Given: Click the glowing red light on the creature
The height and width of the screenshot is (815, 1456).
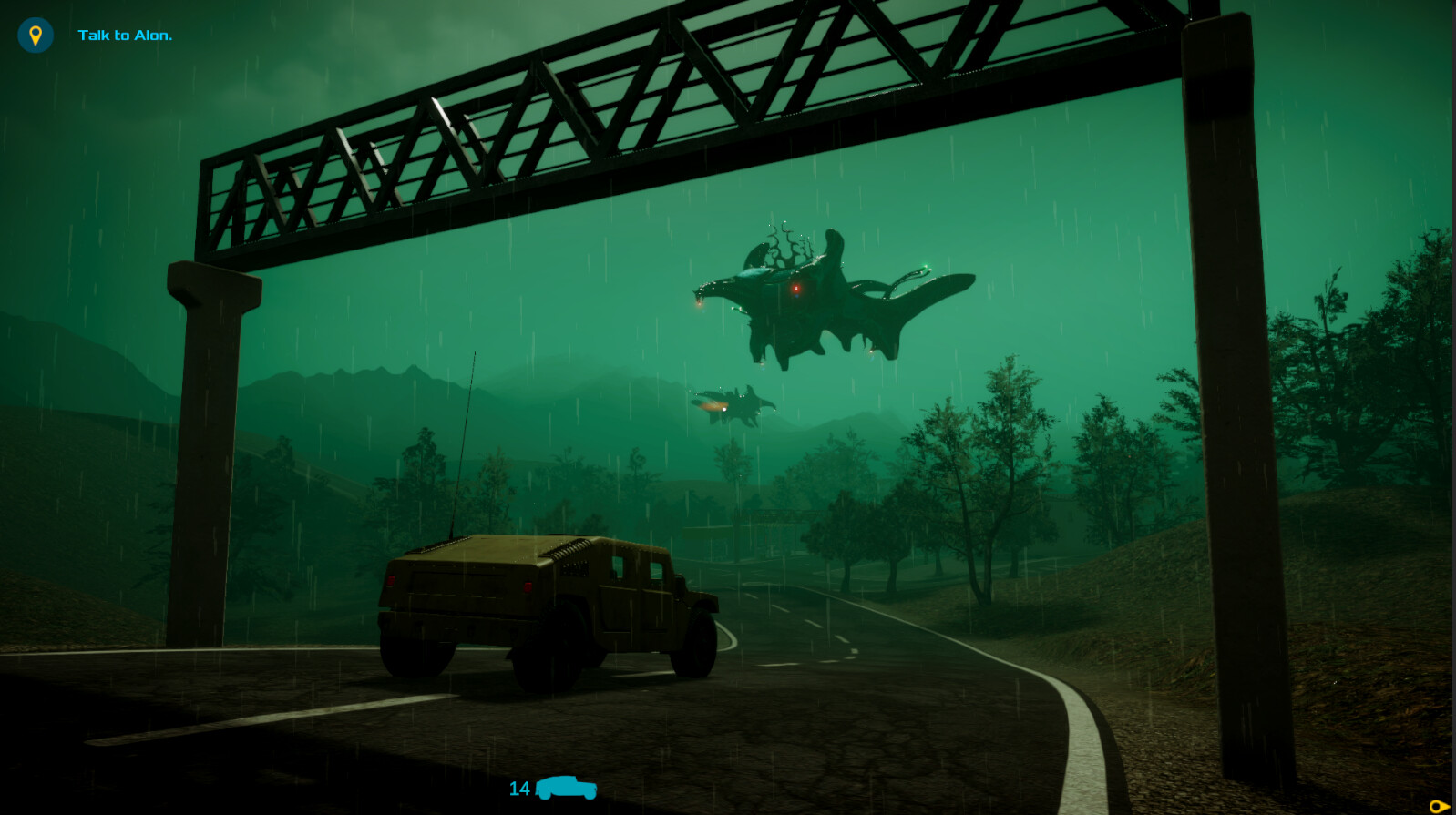Looking at the screenshot, I should [797, 288].
